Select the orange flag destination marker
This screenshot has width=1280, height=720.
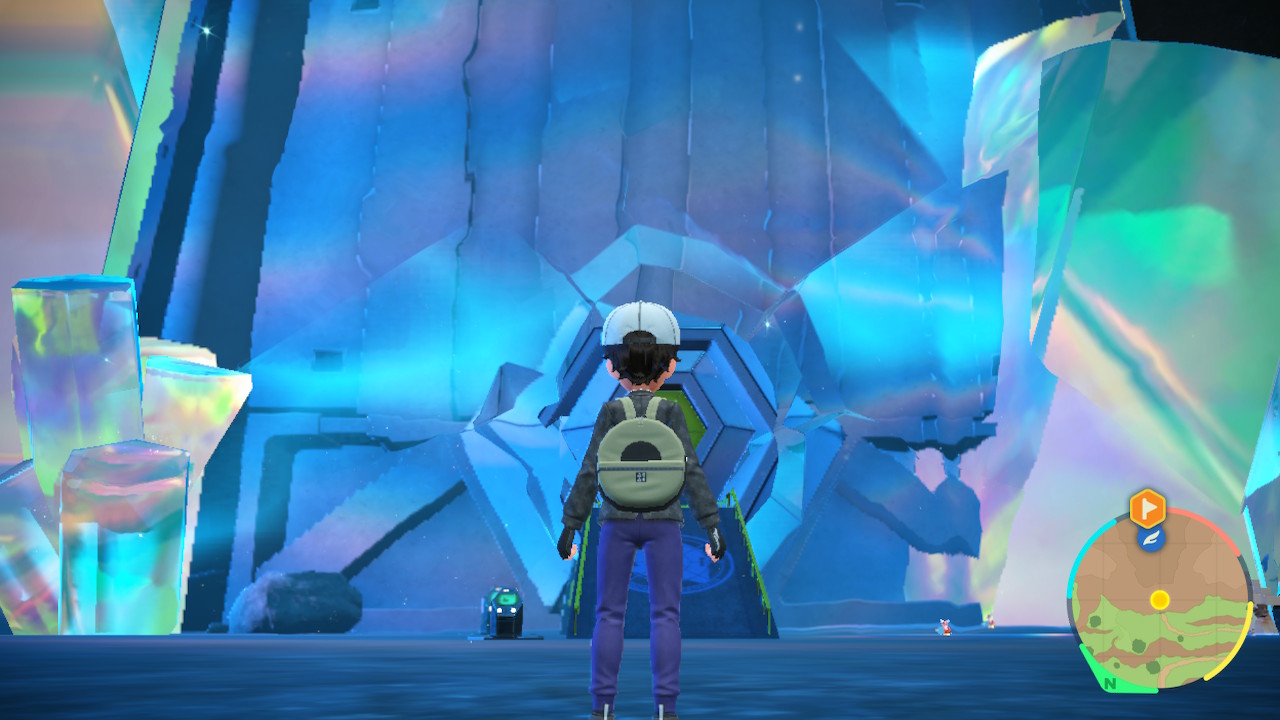click(x=1148, y=508)
